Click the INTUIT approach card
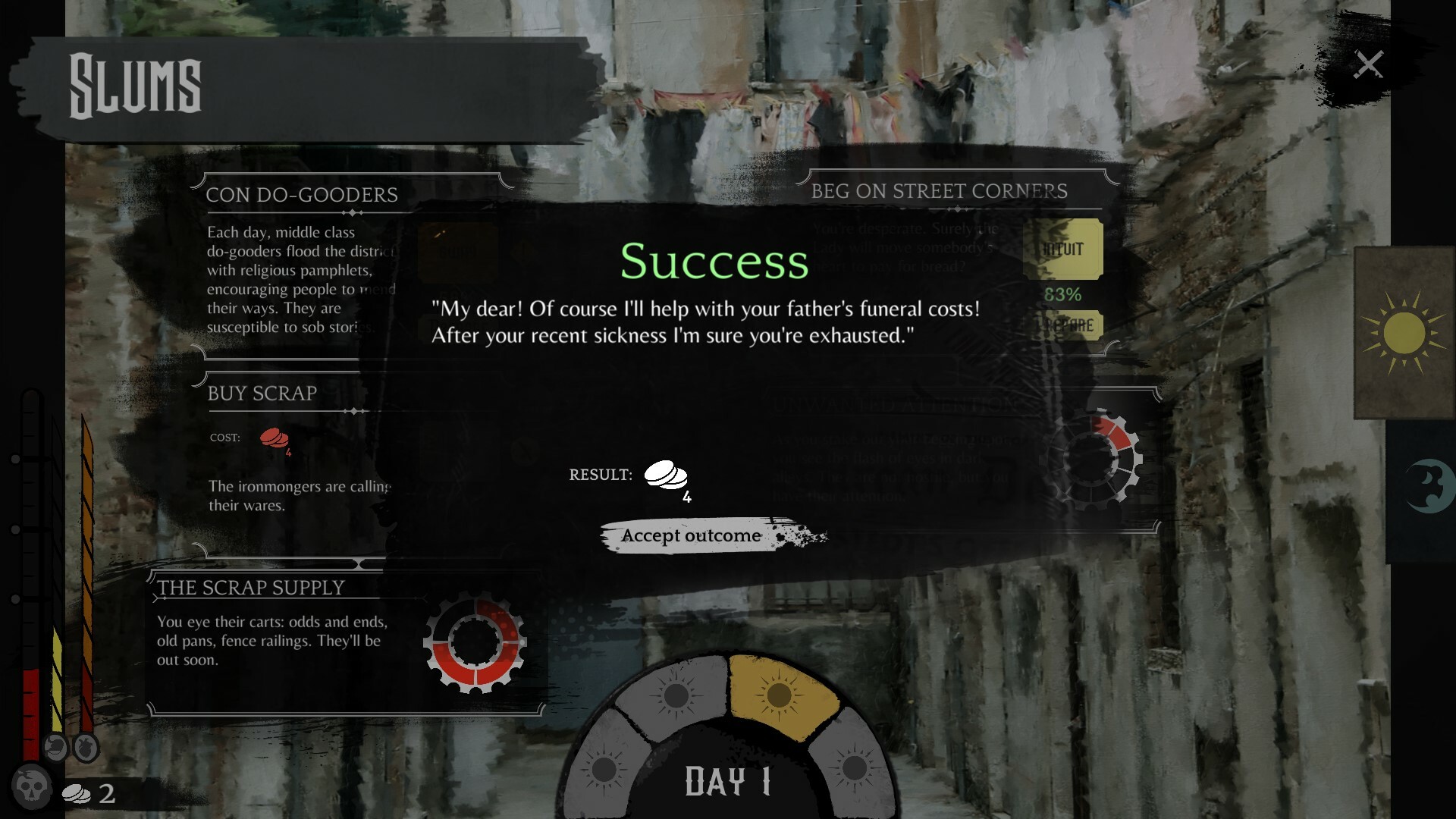Image resolution: width=1456 pixels, height=819 pixels. coord(1063,248)
